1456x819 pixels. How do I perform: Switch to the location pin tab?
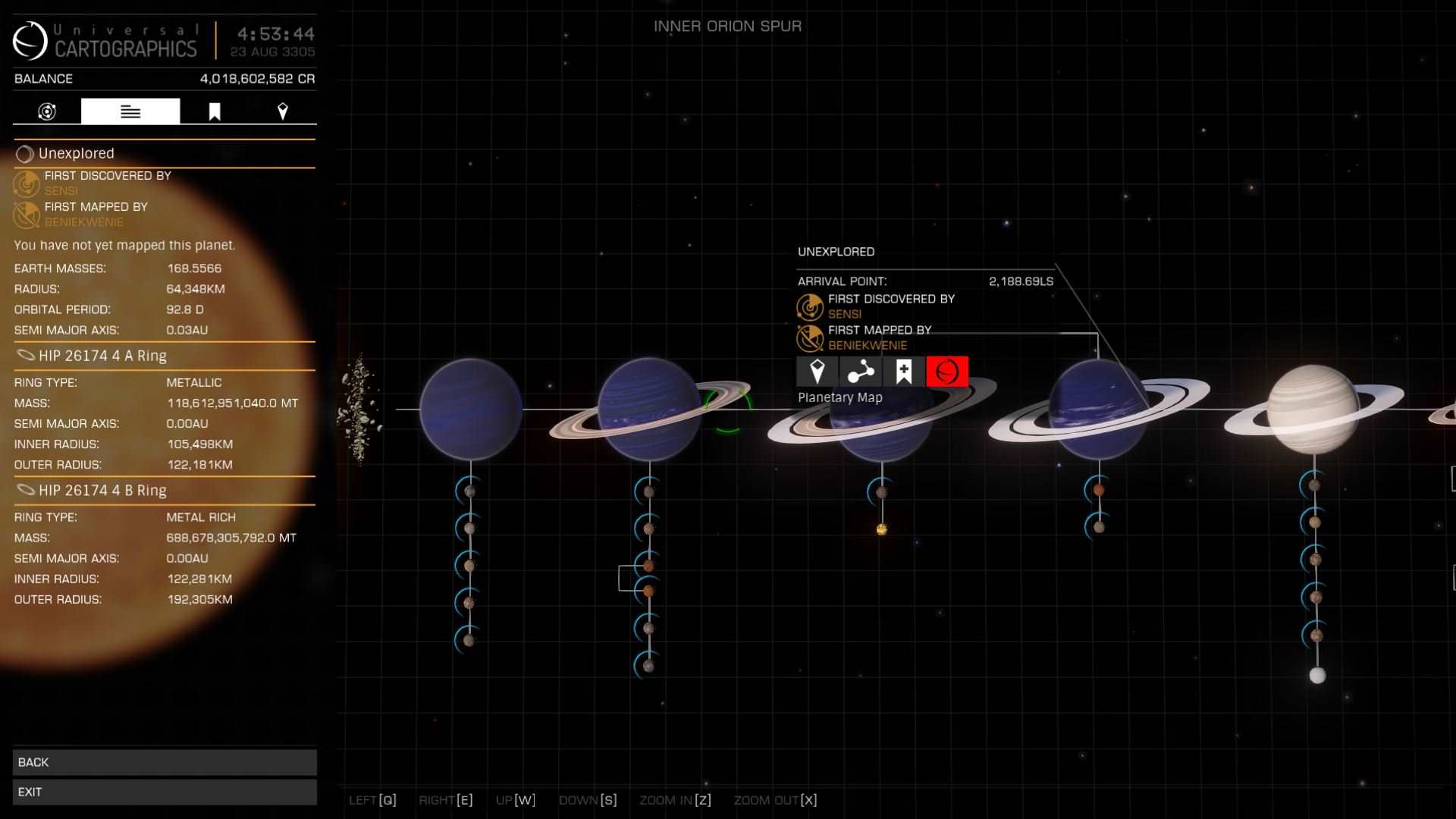pyautogui.click(x=283, y=111)
